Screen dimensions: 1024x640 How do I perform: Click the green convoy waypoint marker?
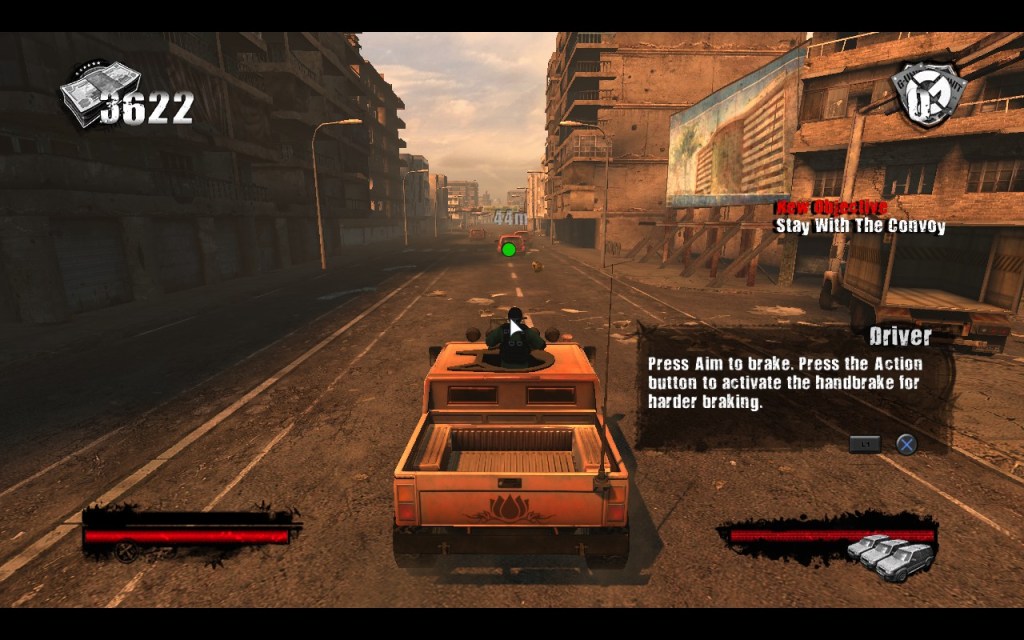(509, 248)
